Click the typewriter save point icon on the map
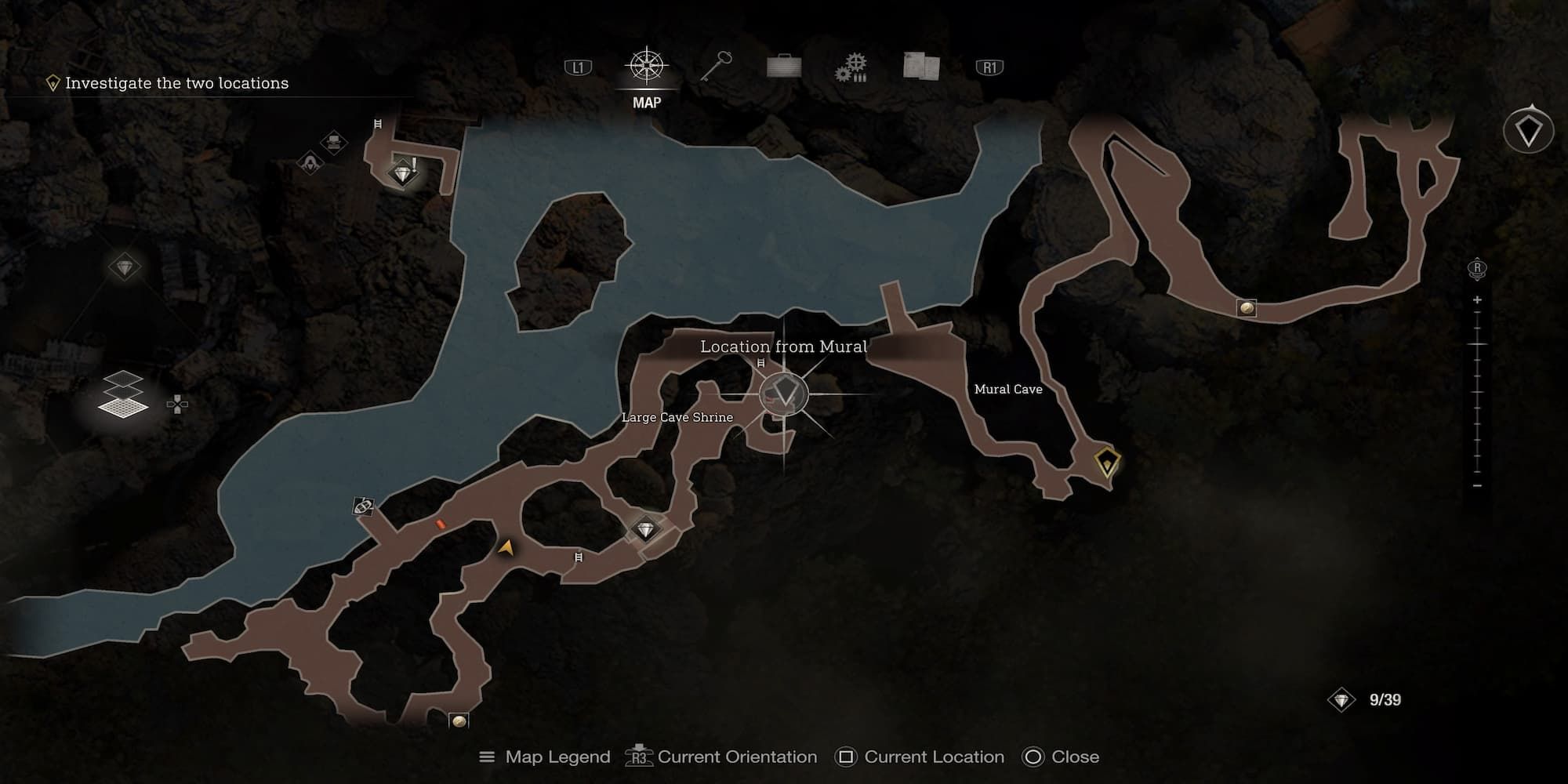 pyautogui.click(x=334, y=142)
